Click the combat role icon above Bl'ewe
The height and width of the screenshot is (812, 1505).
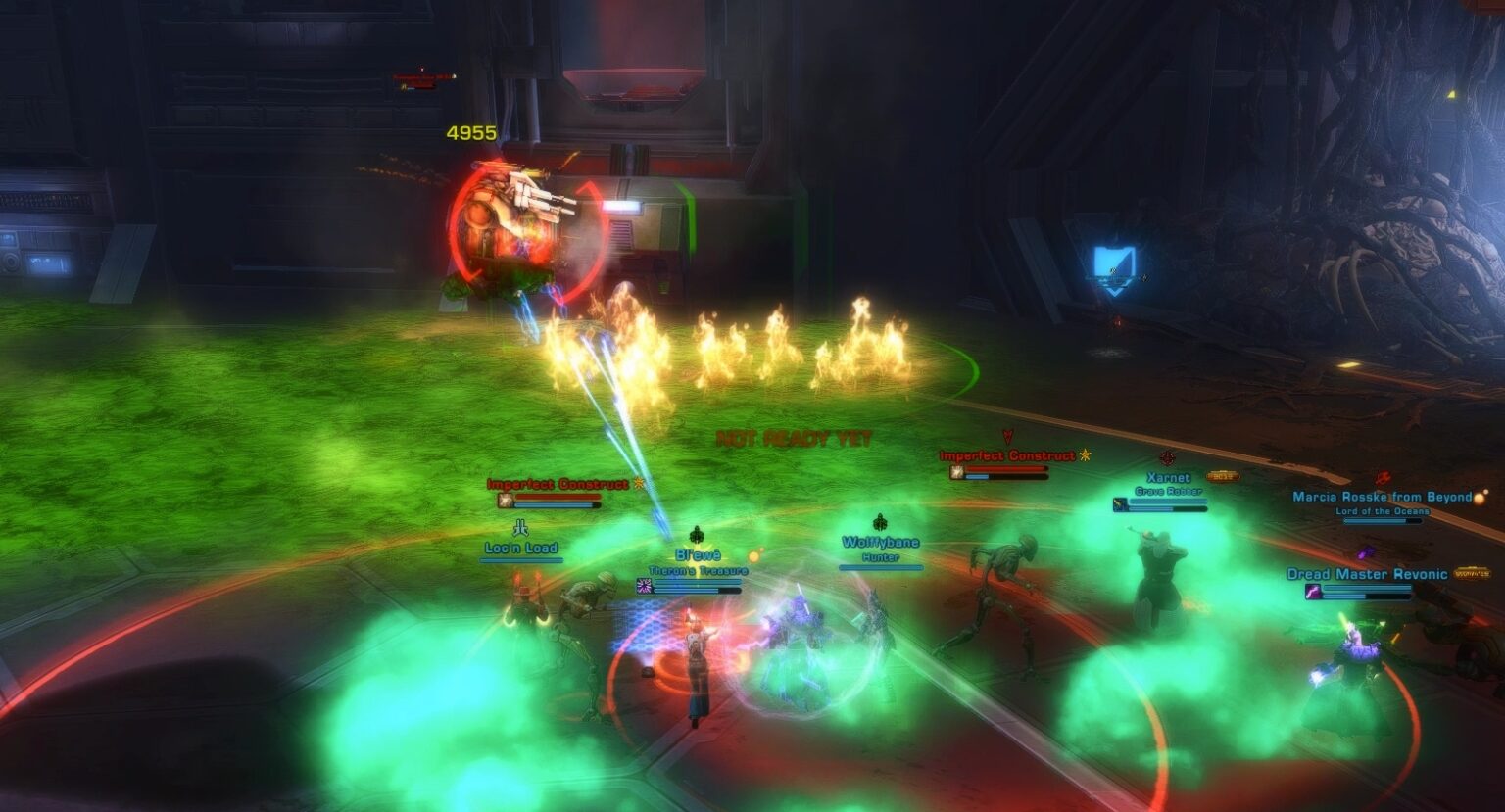696,535
